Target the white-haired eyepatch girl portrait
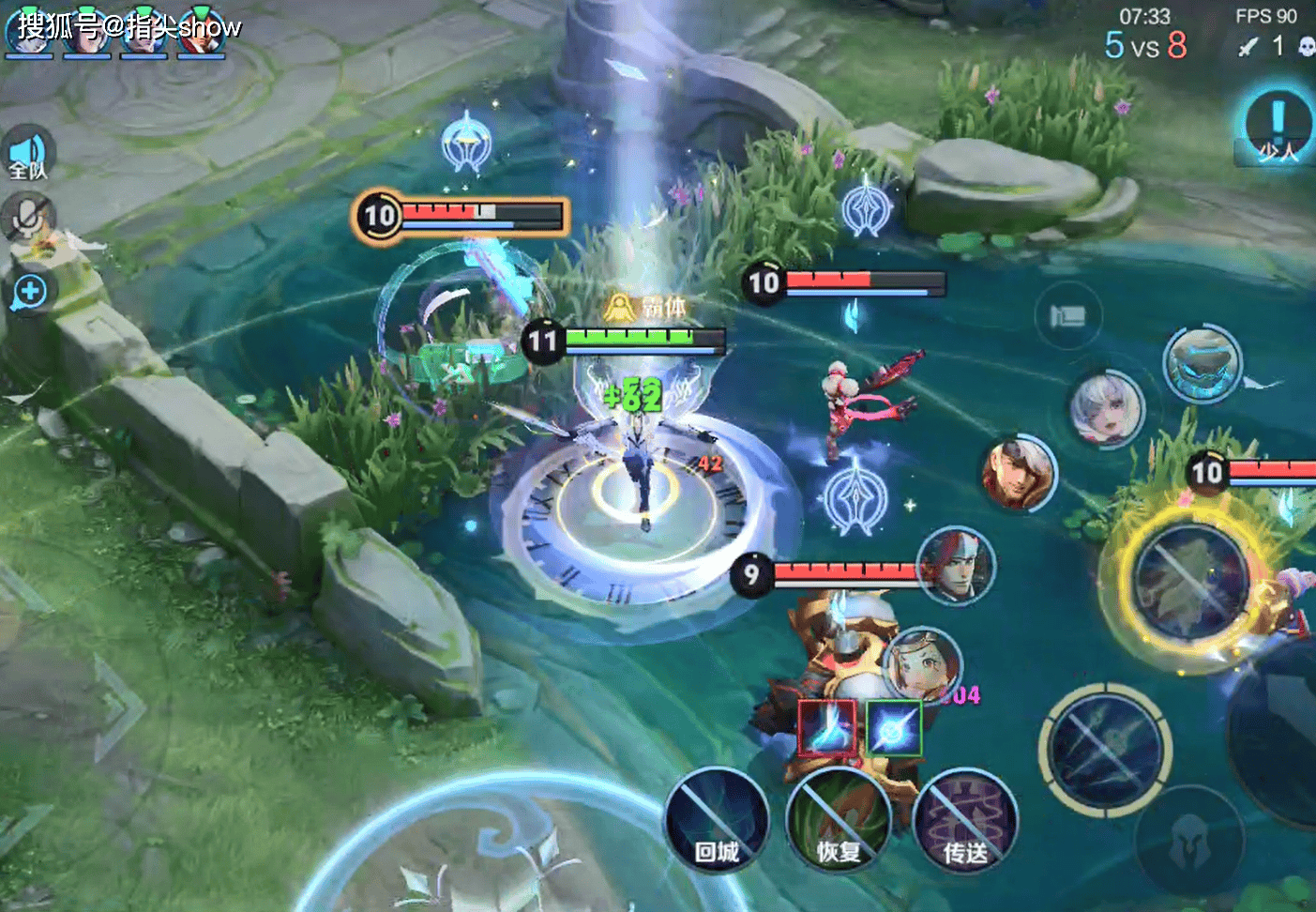 click(x=1107, y=409)
